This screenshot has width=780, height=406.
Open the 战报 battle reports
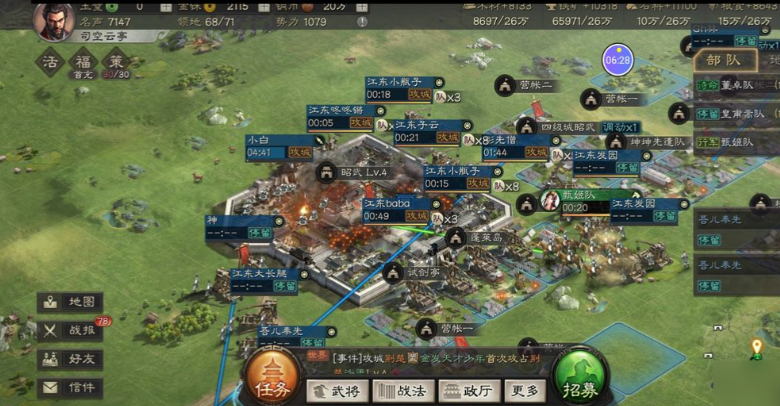coord(69,330)
